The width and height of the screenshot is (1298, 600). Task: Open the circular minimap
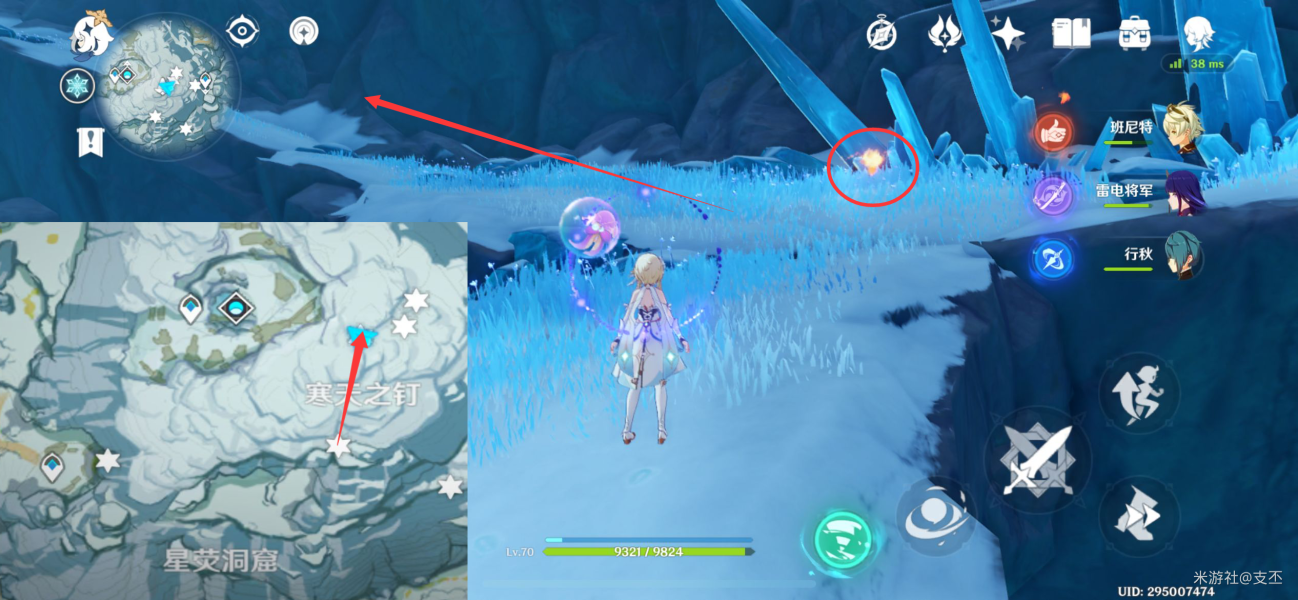[169, 87]
